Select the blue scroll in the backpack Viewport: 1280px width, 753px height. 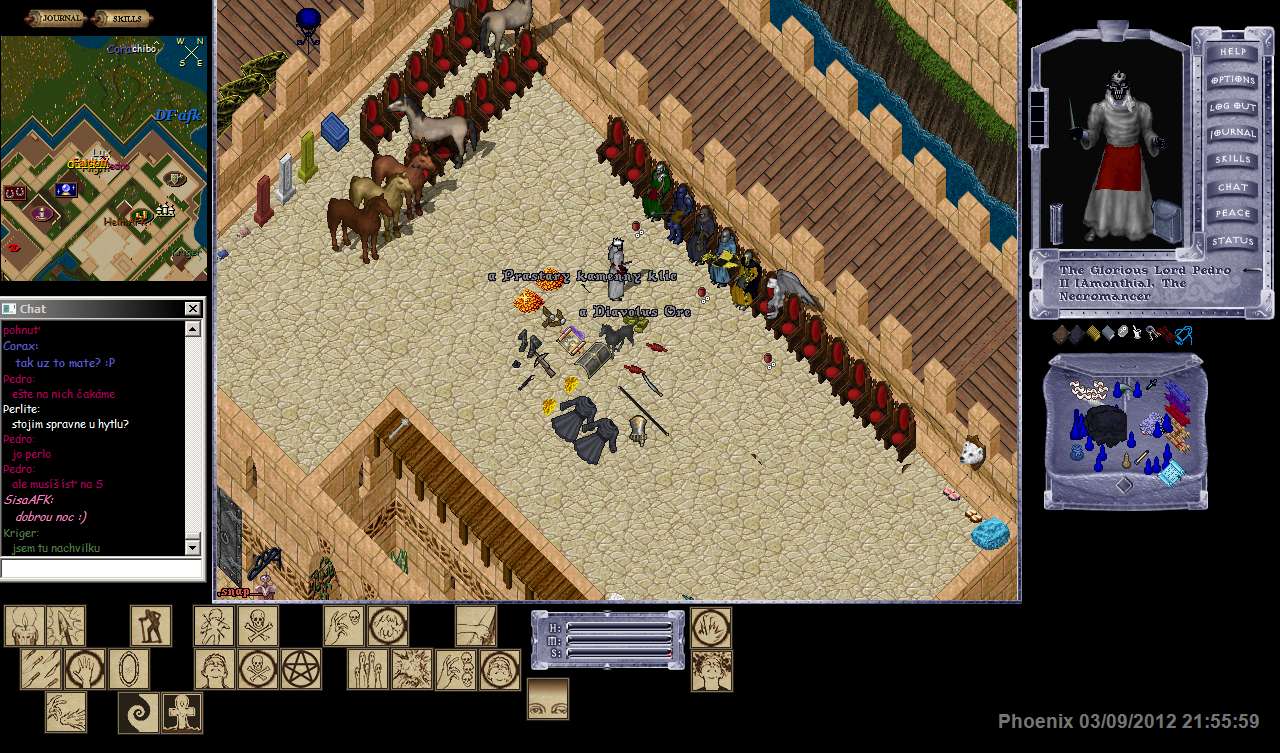[1171, 472]
